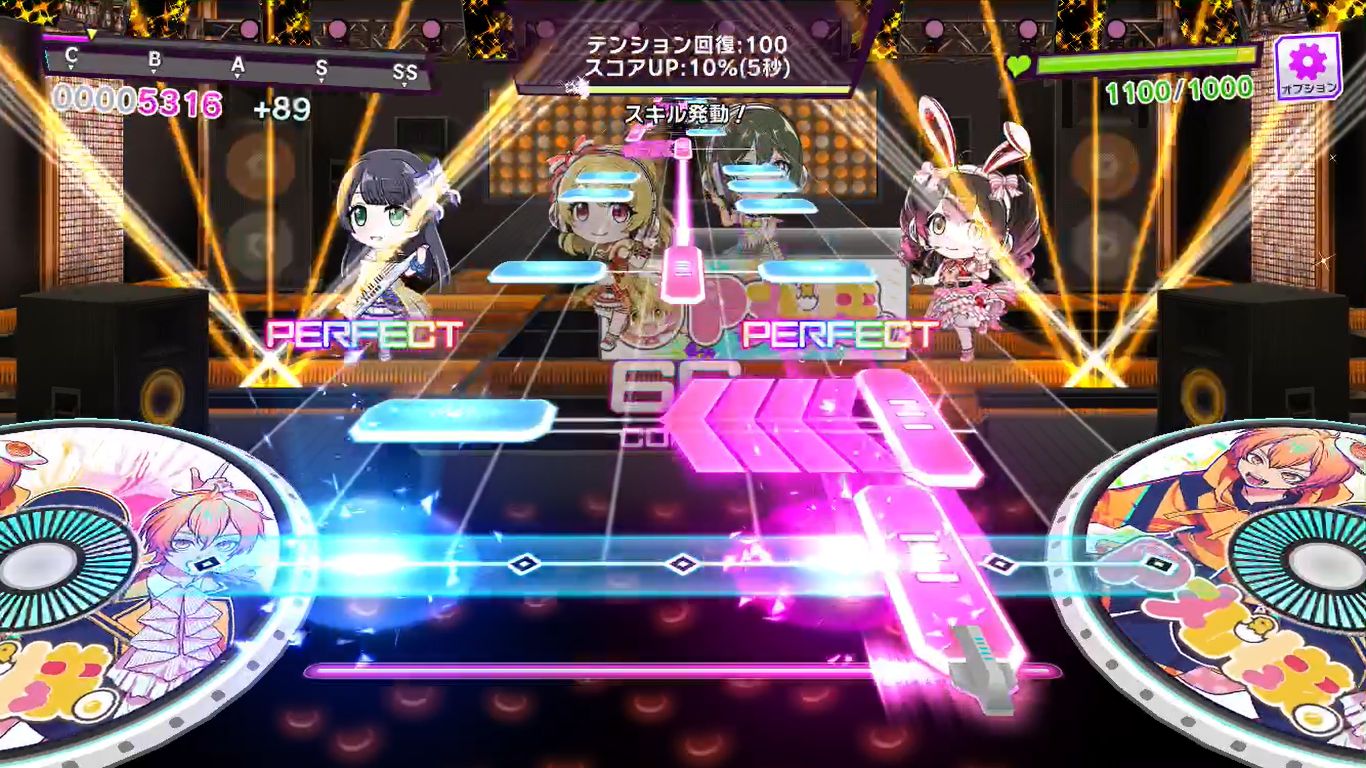
Task: Tap the スキル発動! activation banner
Action: coord(687,113)
